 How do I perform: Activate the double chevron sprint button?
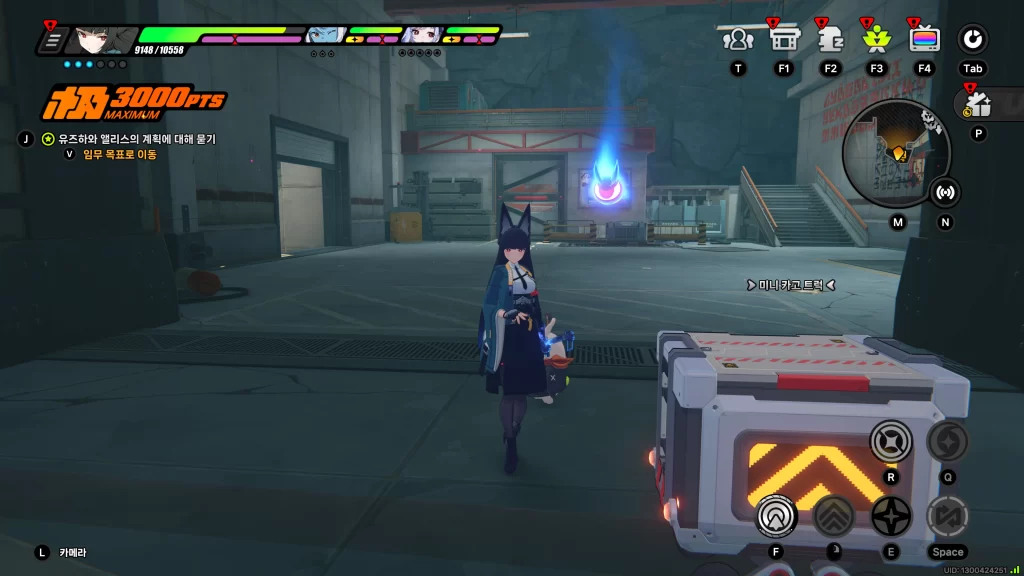(x=832, y=516)
